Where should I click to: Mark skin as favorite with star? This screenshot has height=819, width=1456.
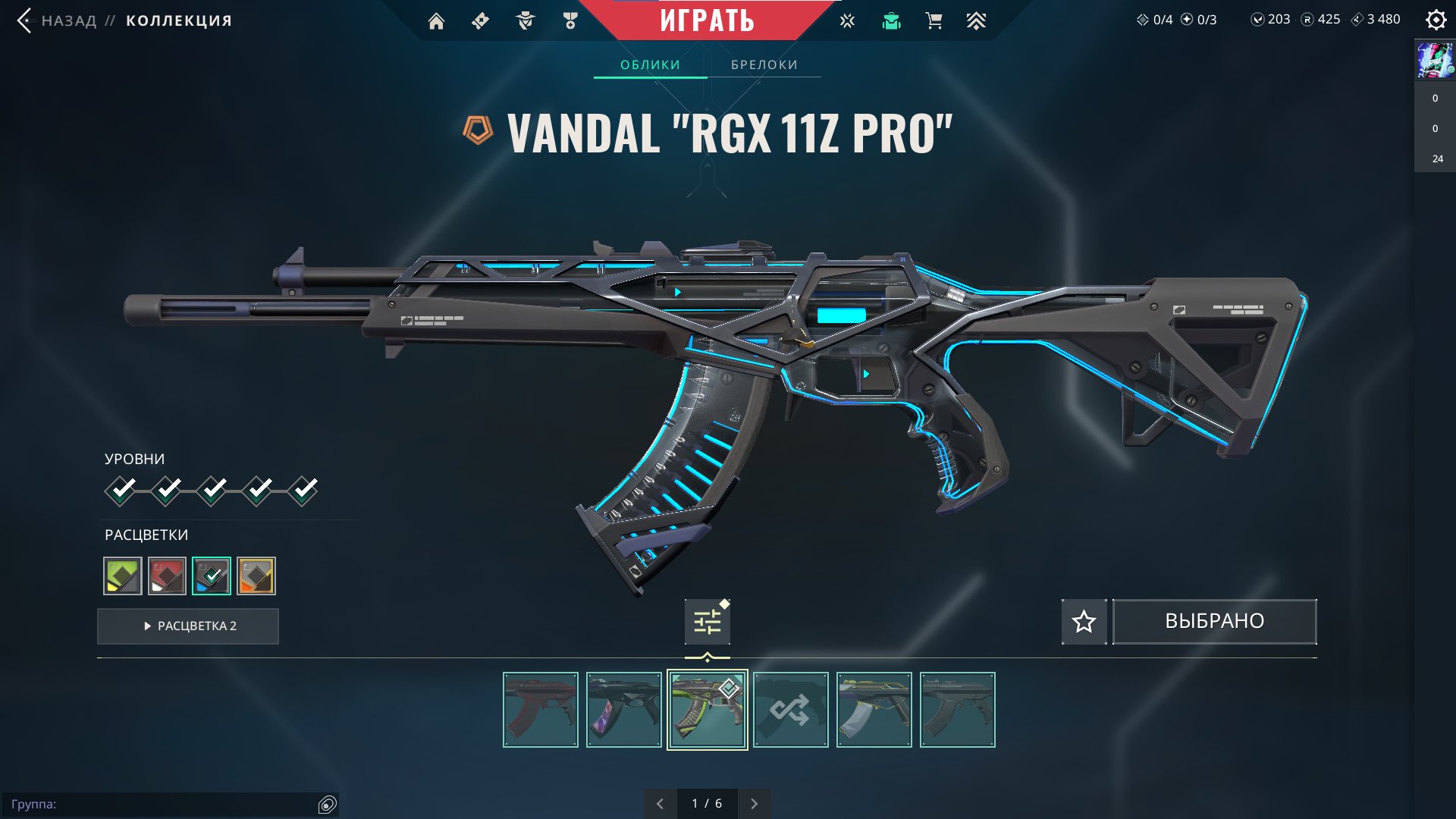click(x=1084, y=622)
